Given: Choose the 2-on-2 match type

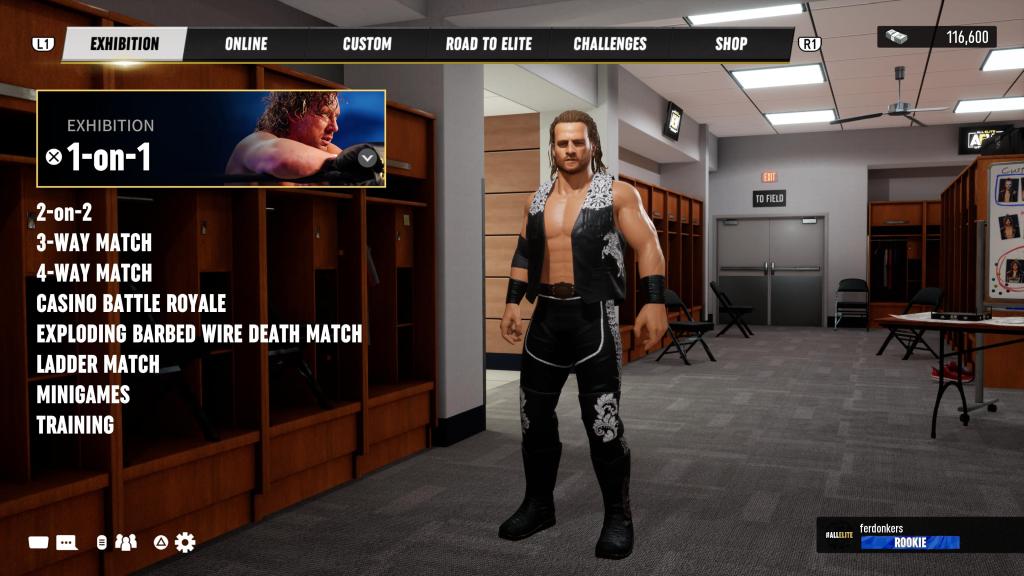Looking at the screenshot, I should point(66,212).
